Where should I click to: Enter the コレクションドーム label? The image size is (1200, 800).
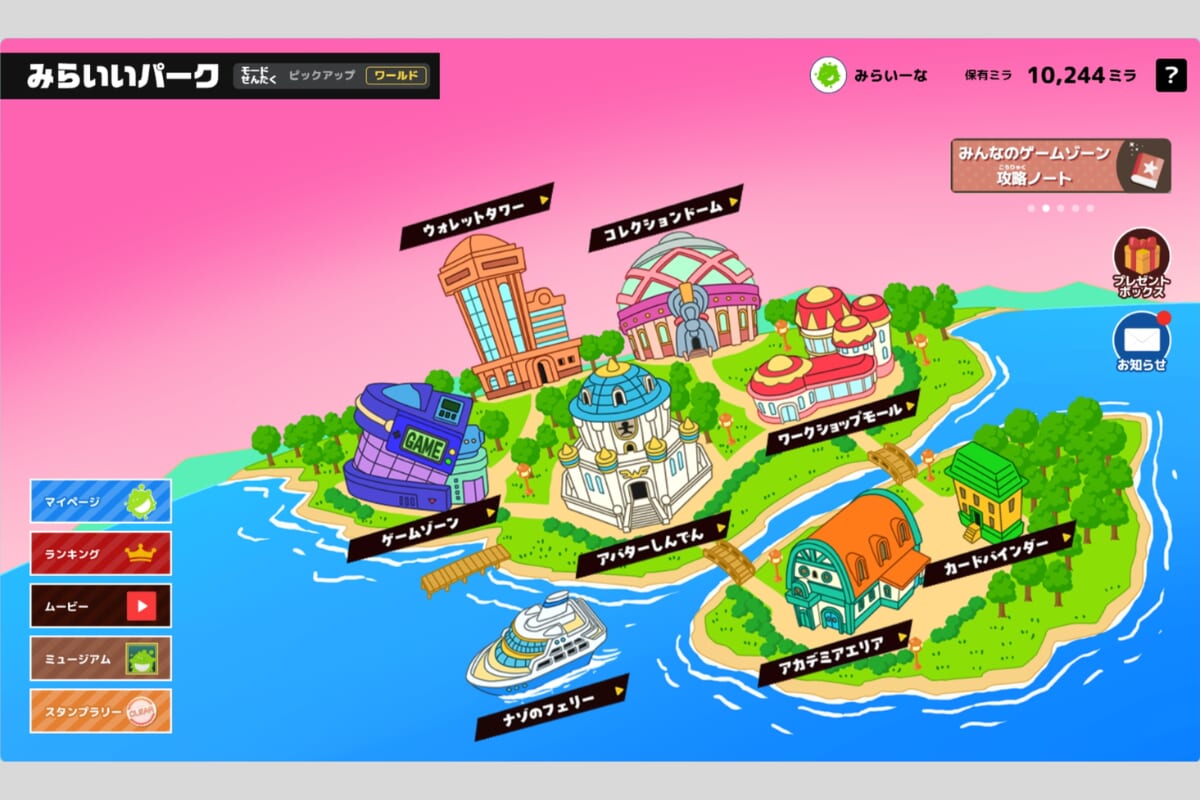(666, 216)
